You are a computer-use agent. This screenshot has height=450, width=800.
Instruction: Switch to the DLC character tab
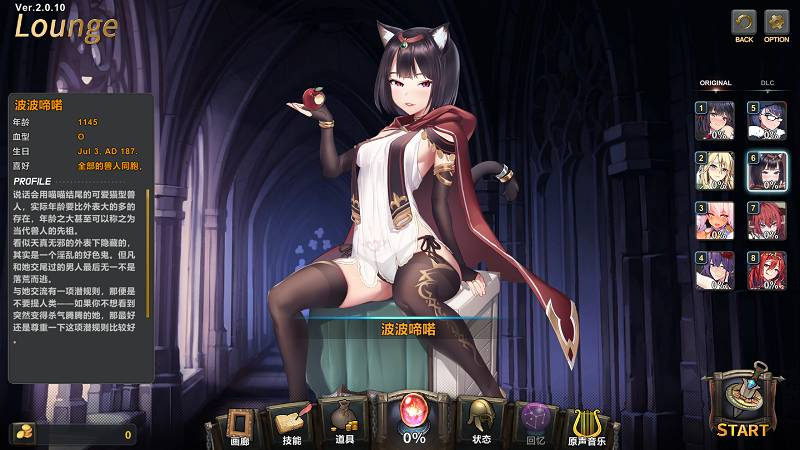(x=767, y=83)
